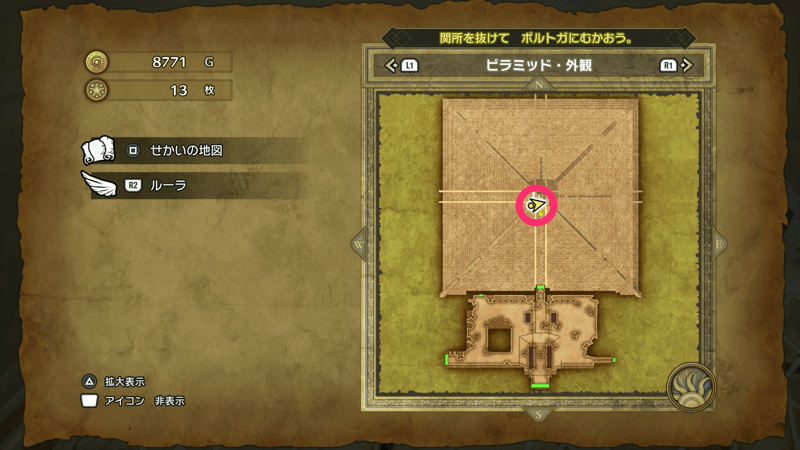Go to next map with right arrow
This screenshot has width=800, height=450.
tap(686, 67)
